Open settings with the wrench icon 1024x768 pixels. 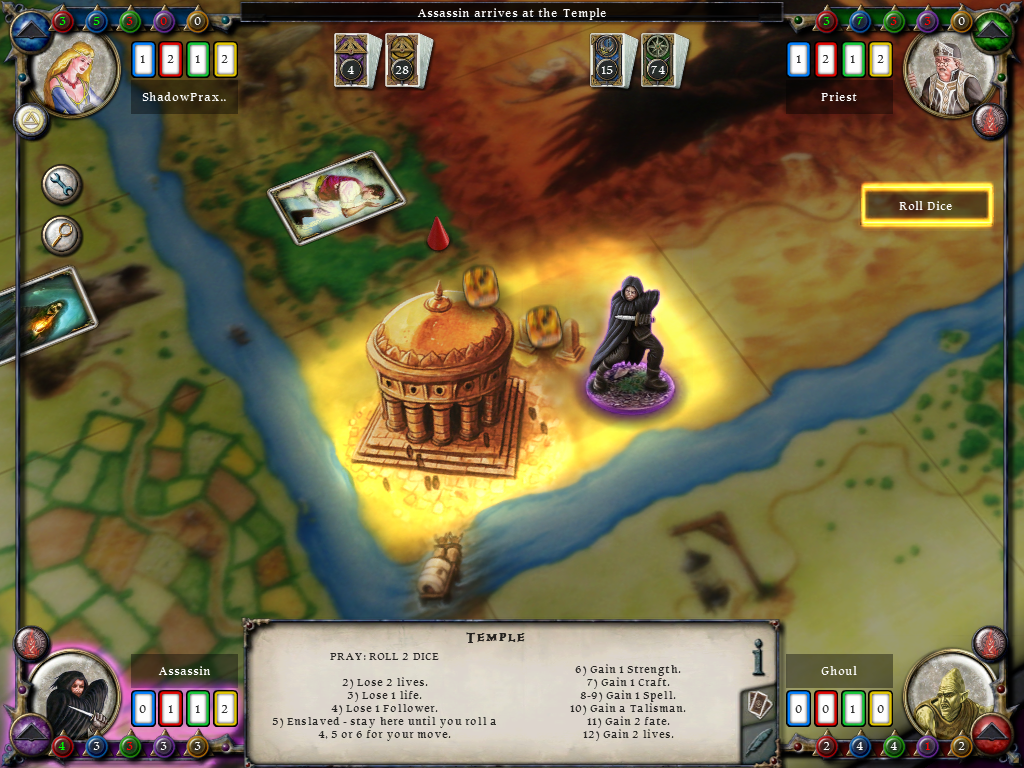pos(62,185)
